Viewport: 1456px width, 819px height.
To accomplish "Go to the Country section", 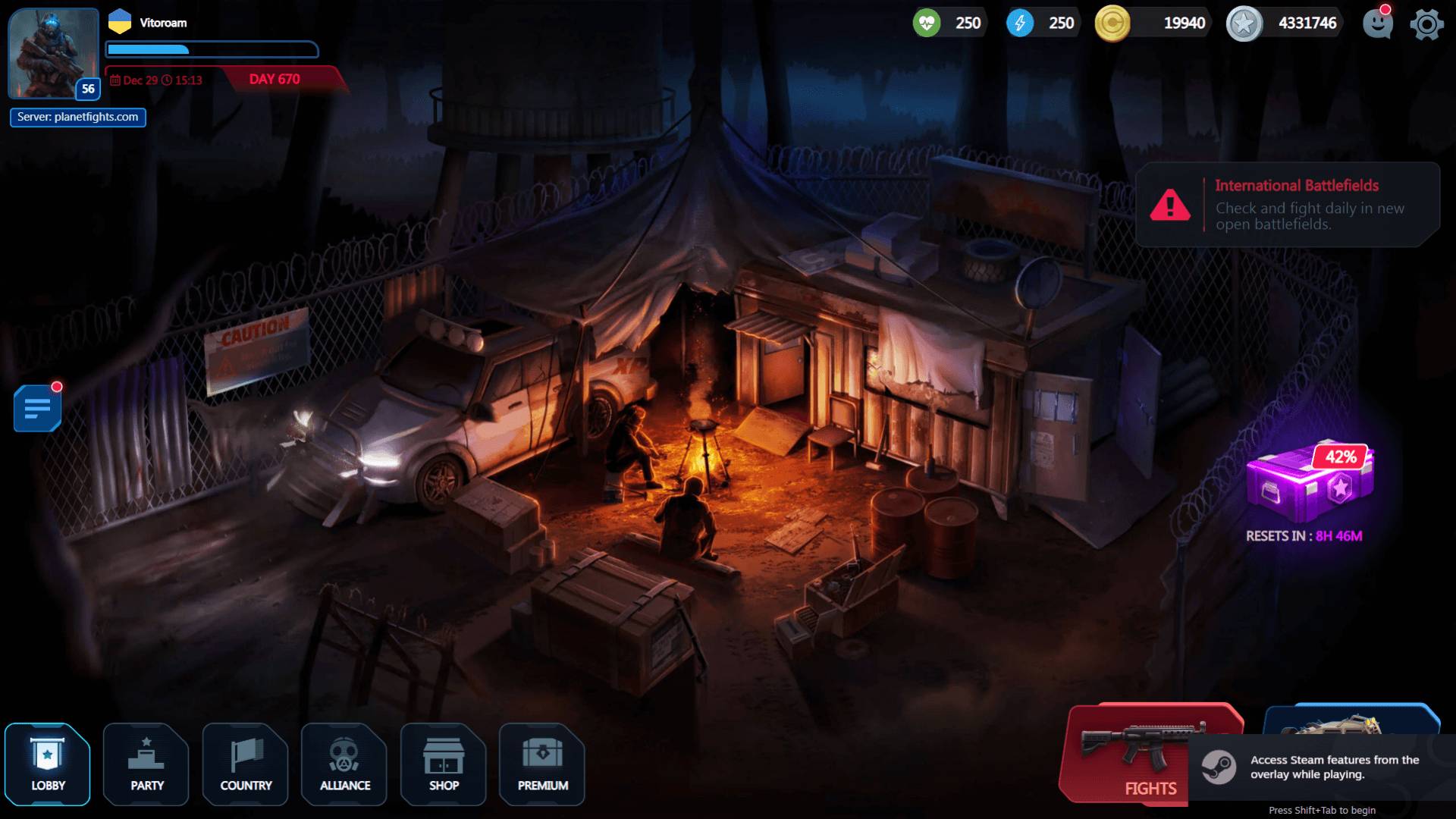I will [246, 764].
